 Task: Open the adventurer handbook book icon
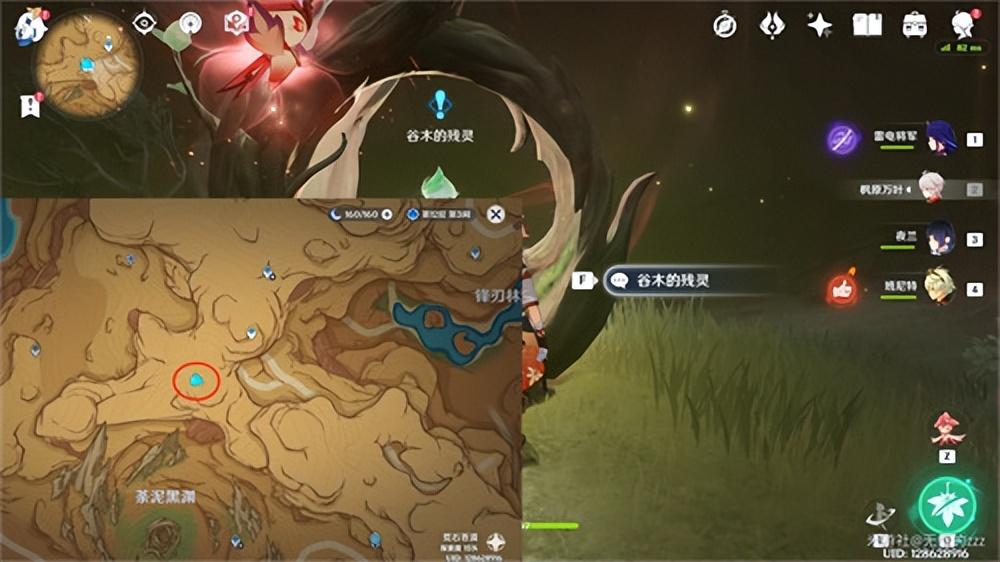[x=867, y=26]
